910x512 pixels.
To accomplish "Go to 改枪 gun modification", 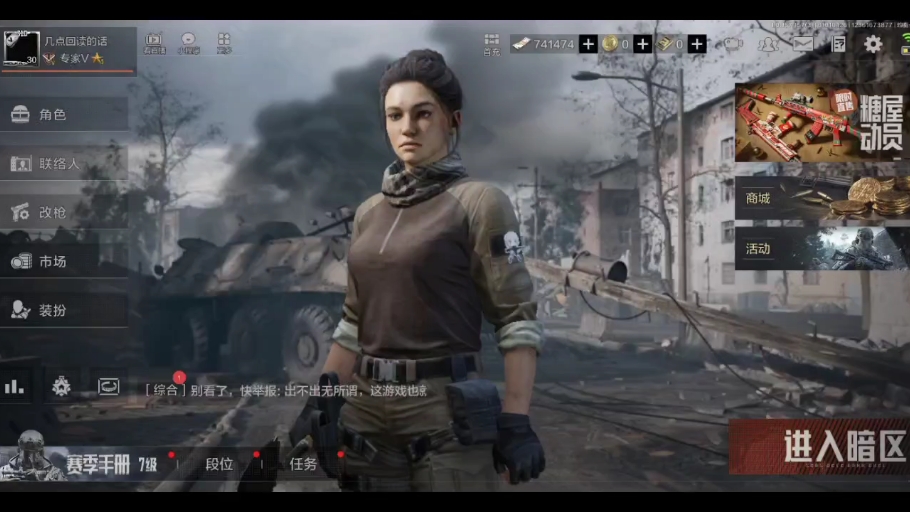I will tap(62, 212).
